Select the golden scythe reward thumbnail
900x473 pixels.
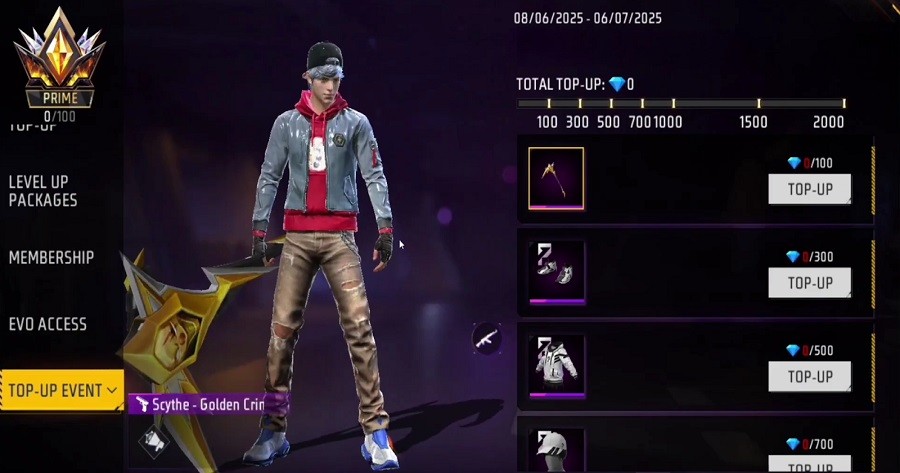coord(556,178)
